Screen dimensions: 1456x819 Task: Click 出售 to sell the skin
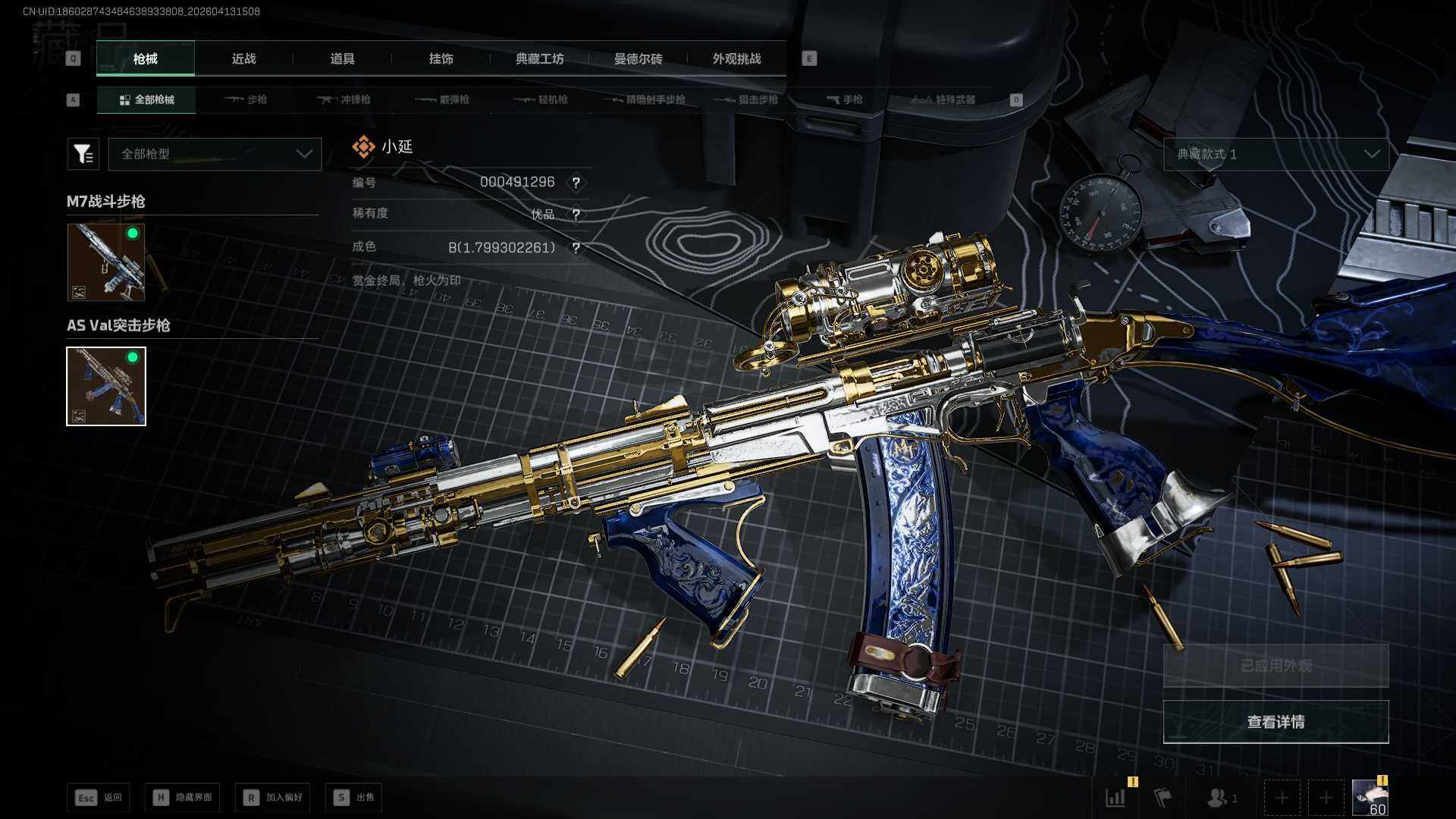353,797
